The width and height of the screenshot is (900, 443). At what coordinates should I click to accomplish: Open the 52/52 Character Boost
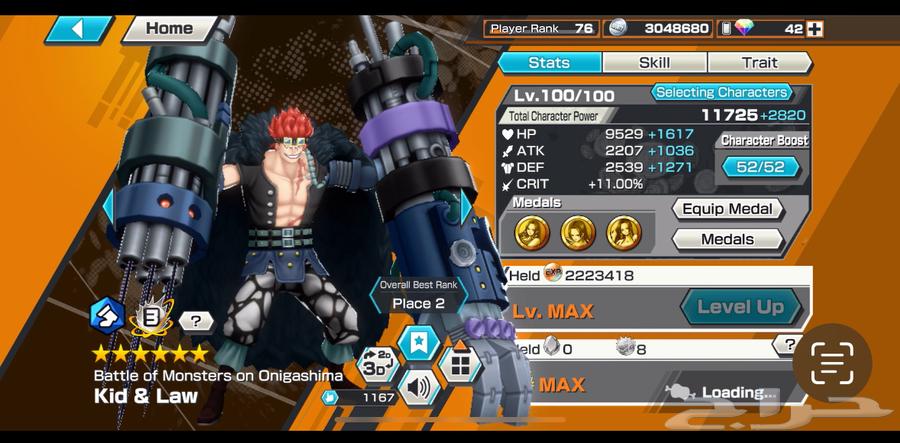tap(761, 167)
